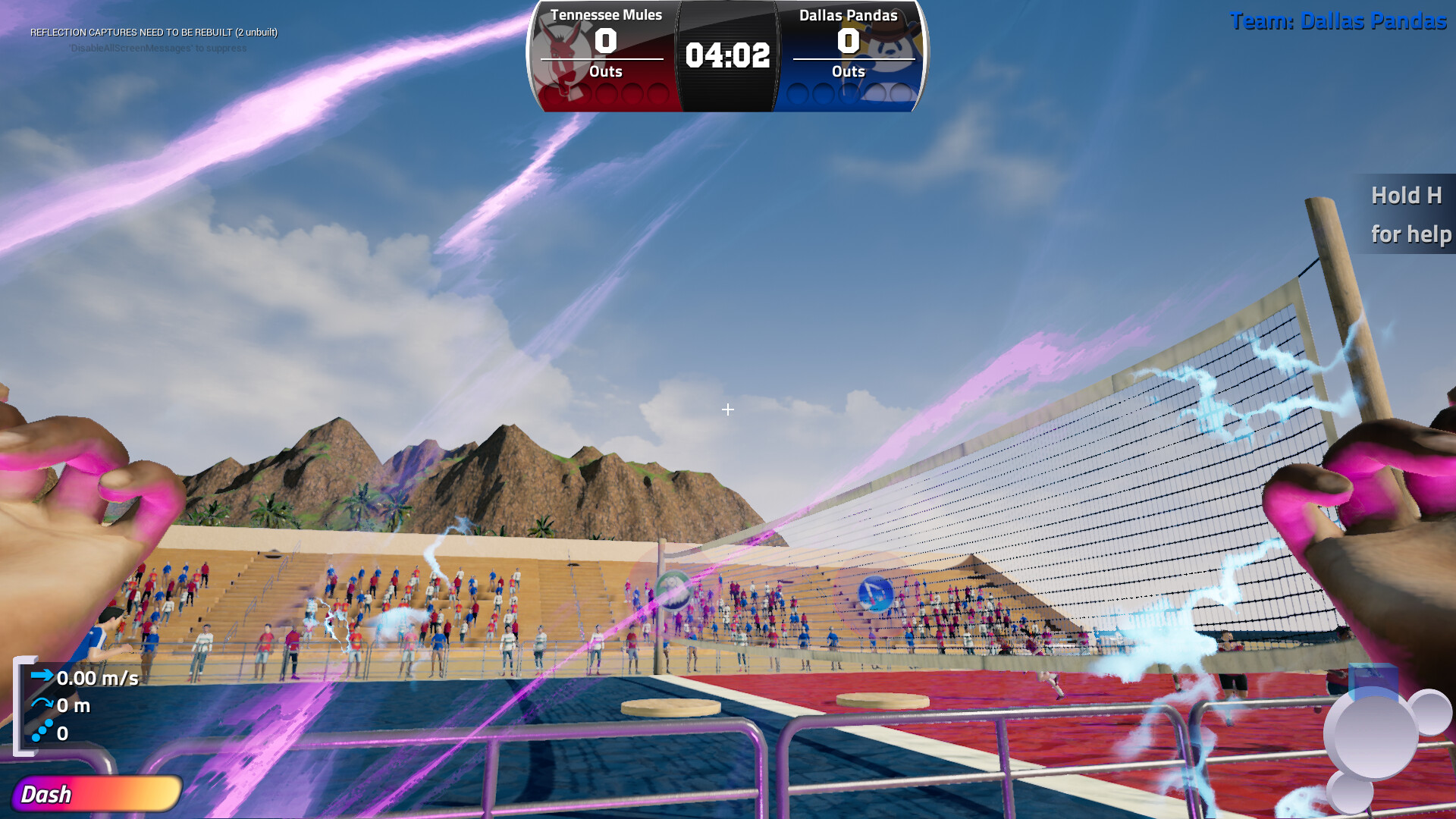This screenshot has width=1456, height=819.
Task: Click the blue arrow speed icon
Action: click(42, 677)
